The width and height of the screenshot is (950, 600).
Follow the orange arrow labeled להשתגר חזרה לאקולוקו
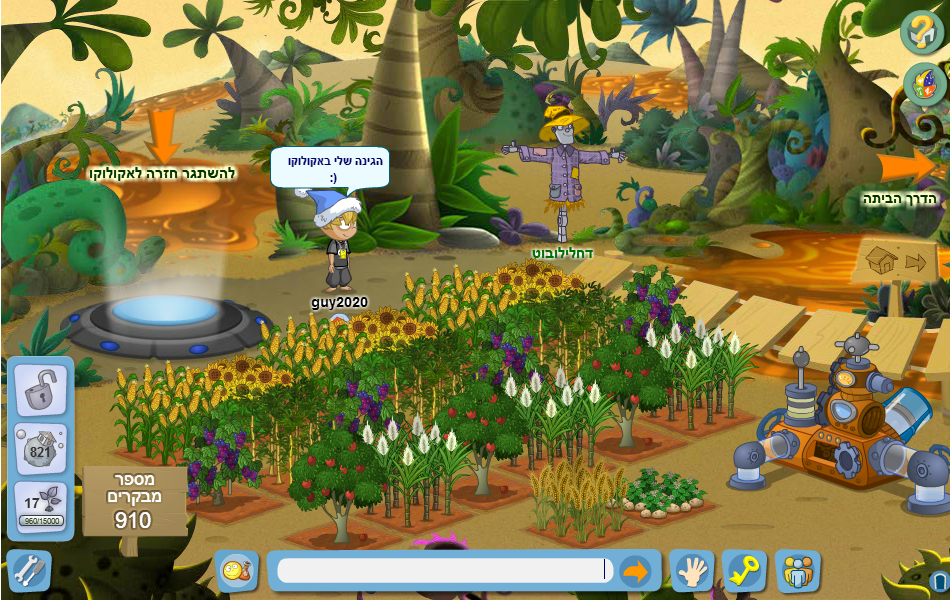click(162, 135)
